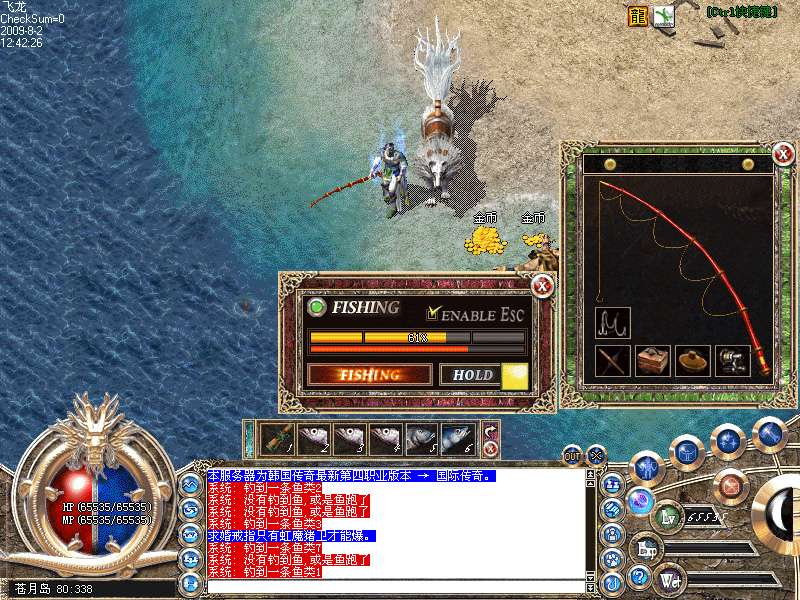Open the question mark help button
The image size is (800, 600).
(x=638, y=577)
